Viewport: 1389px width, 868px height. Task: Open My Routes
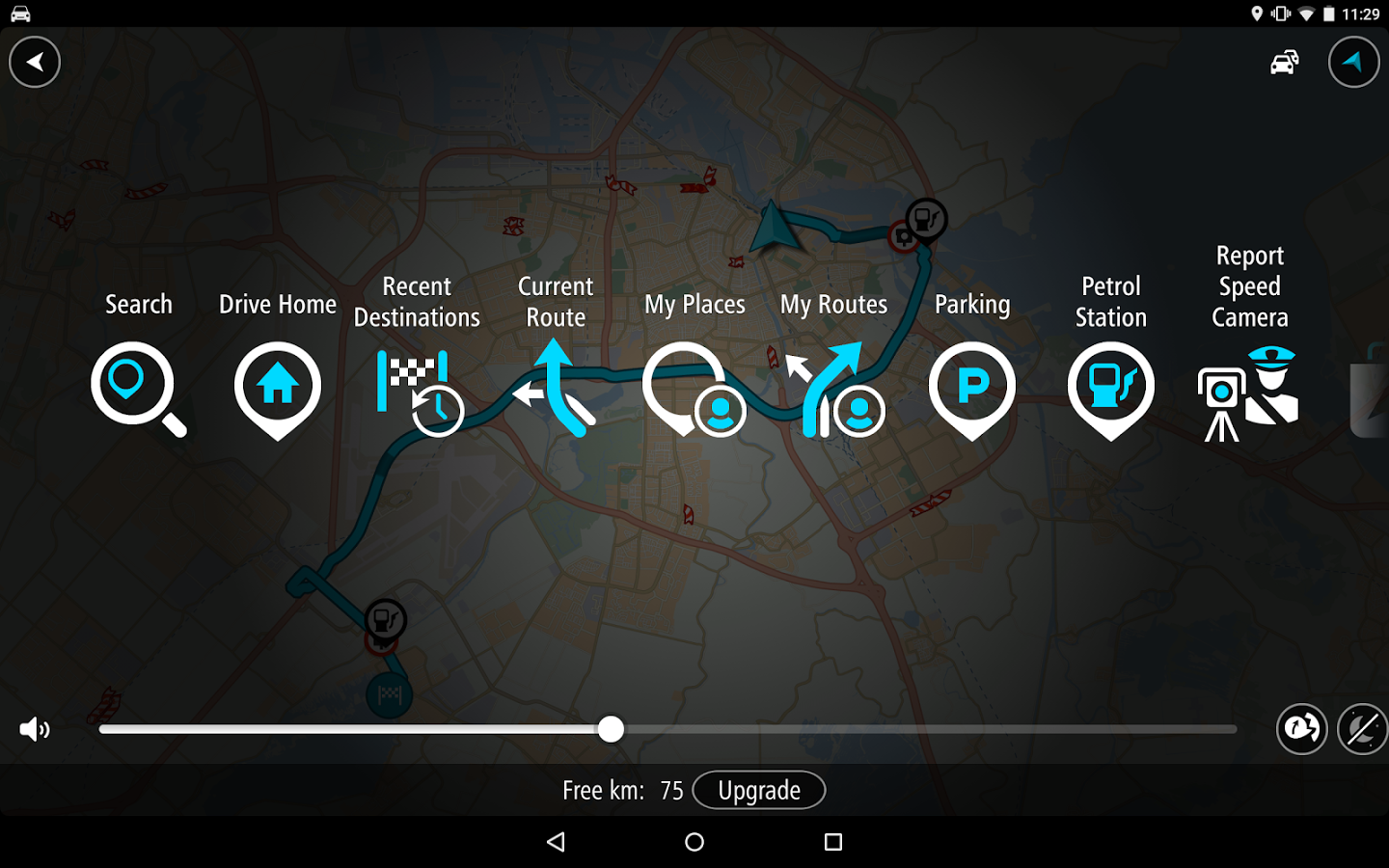[x=833, y=389]
